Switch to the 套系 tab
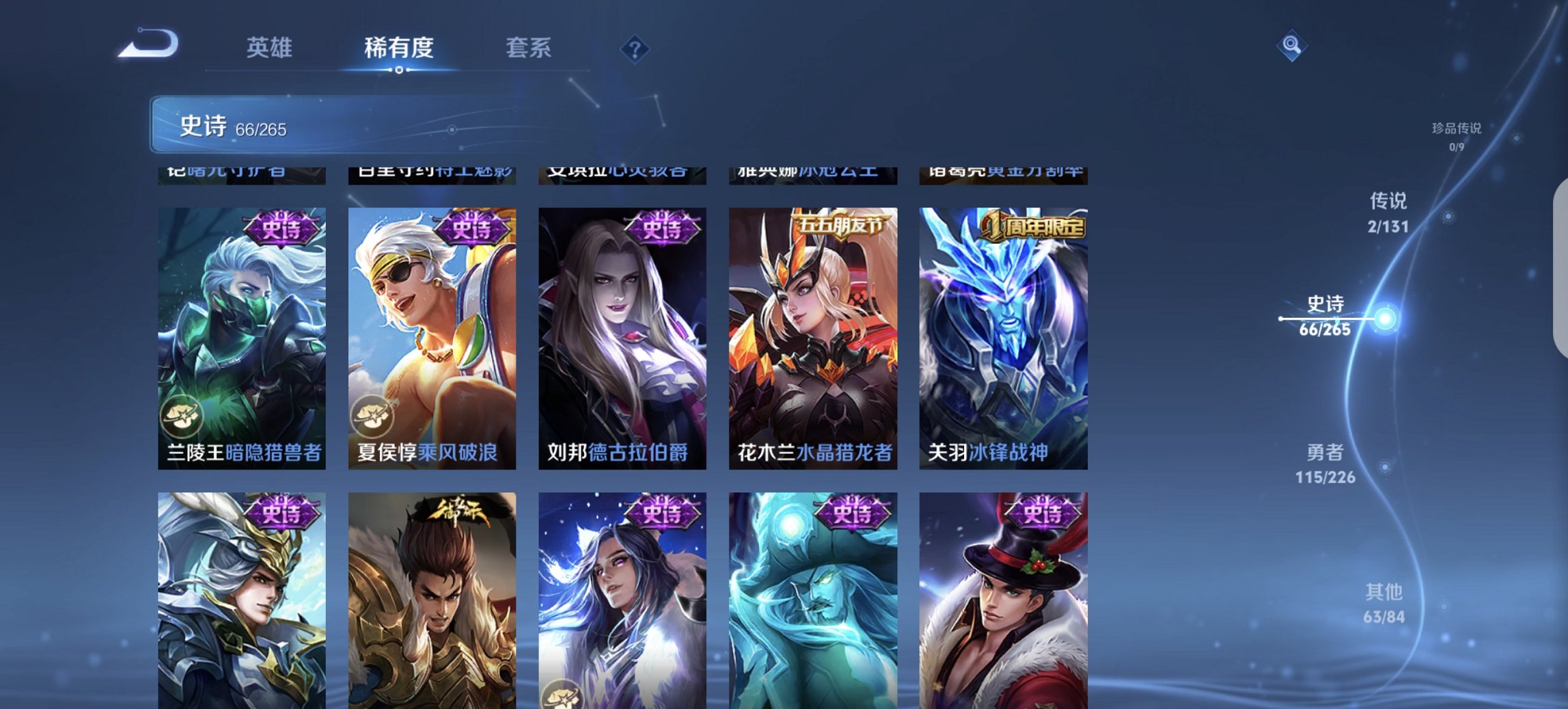Screen dimensions: 1568x709 point(529,48)
